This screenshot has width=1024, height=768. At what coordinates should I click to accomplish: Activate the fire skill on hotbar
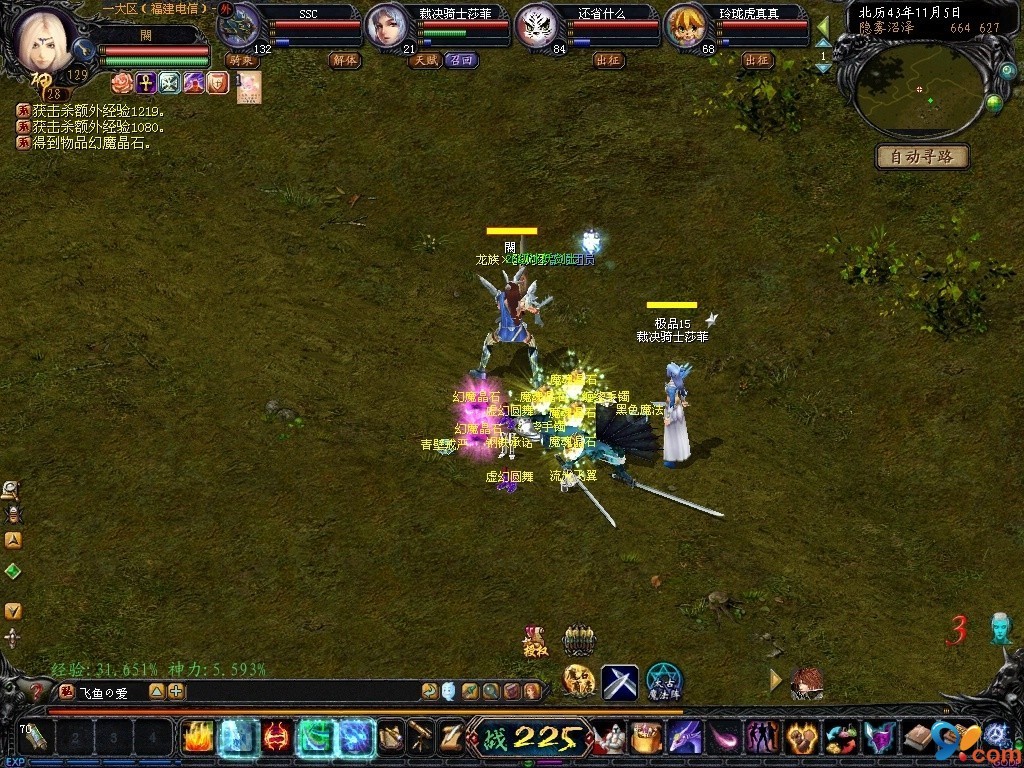[196, 738]
